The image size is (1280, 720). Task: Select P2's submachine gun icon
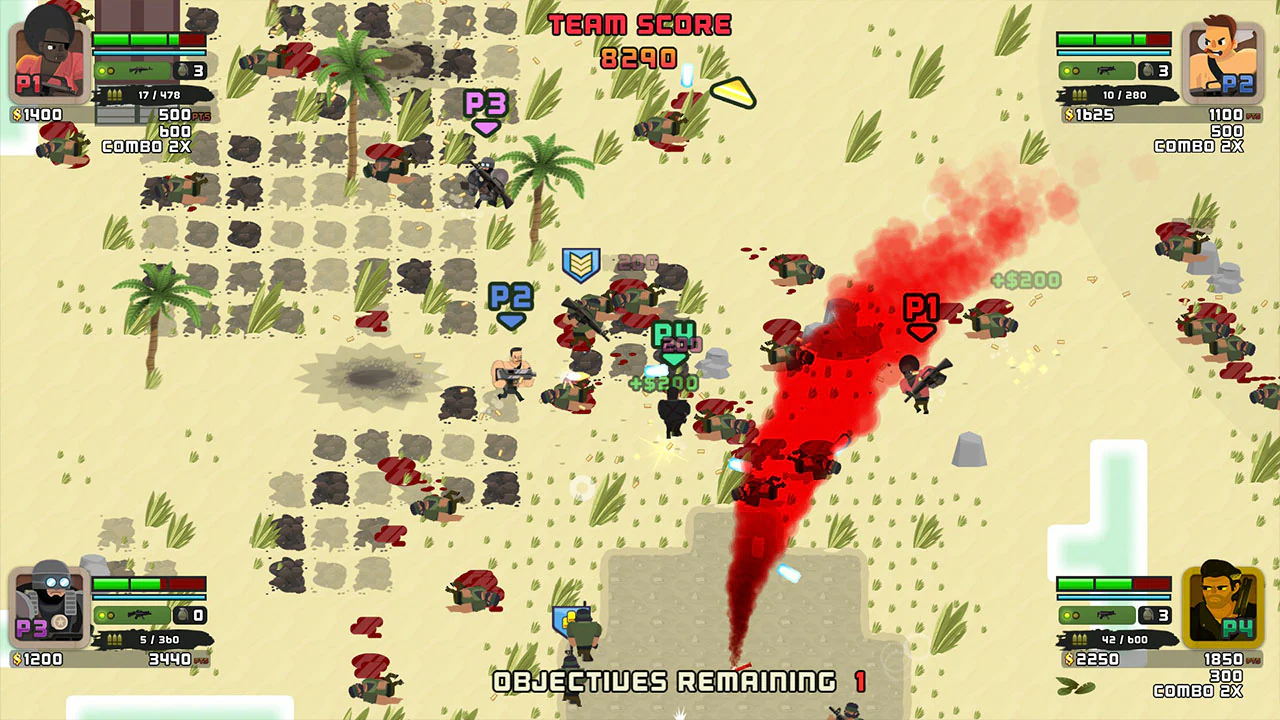[x=1107, y=71]
